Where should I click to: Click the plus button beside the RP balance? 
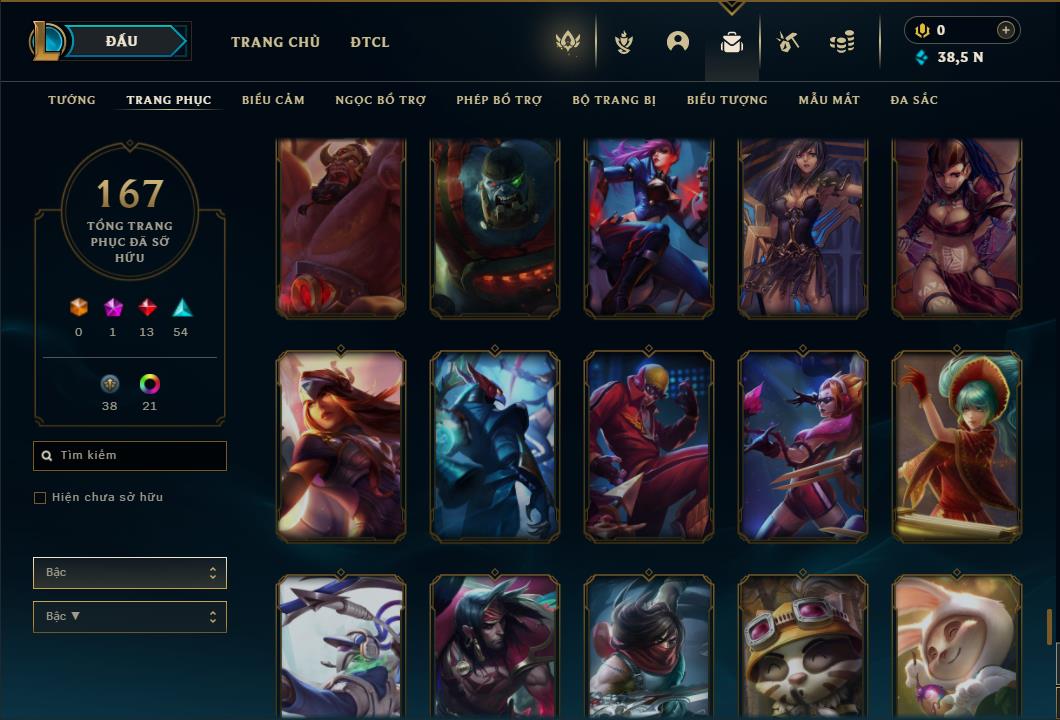pyautogui.click(x=1006, y=30)
